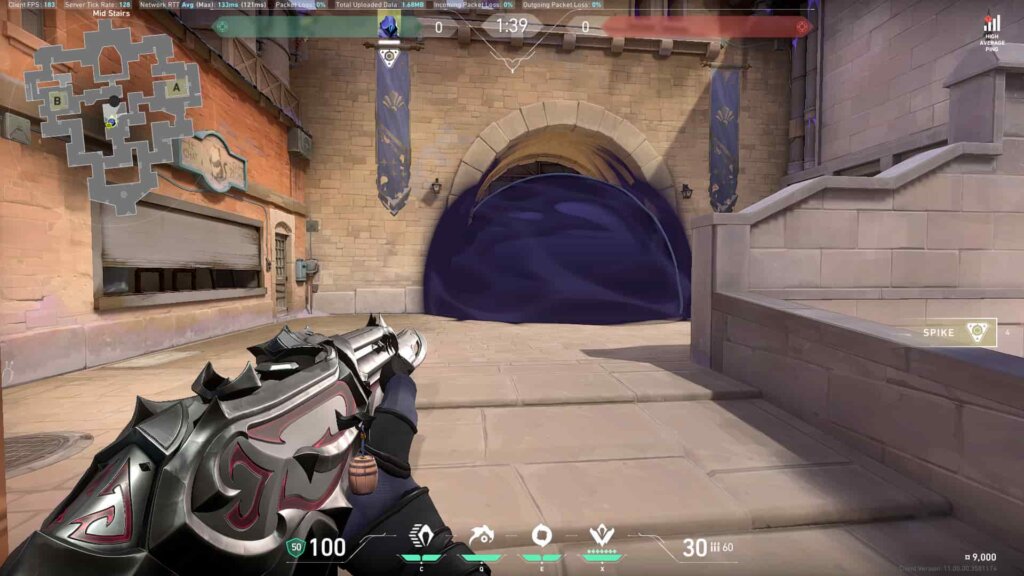The image size is (1024, 576).
Task: Activate the From the Shadows ultimate icon
Action: click(x=601, y=535)
